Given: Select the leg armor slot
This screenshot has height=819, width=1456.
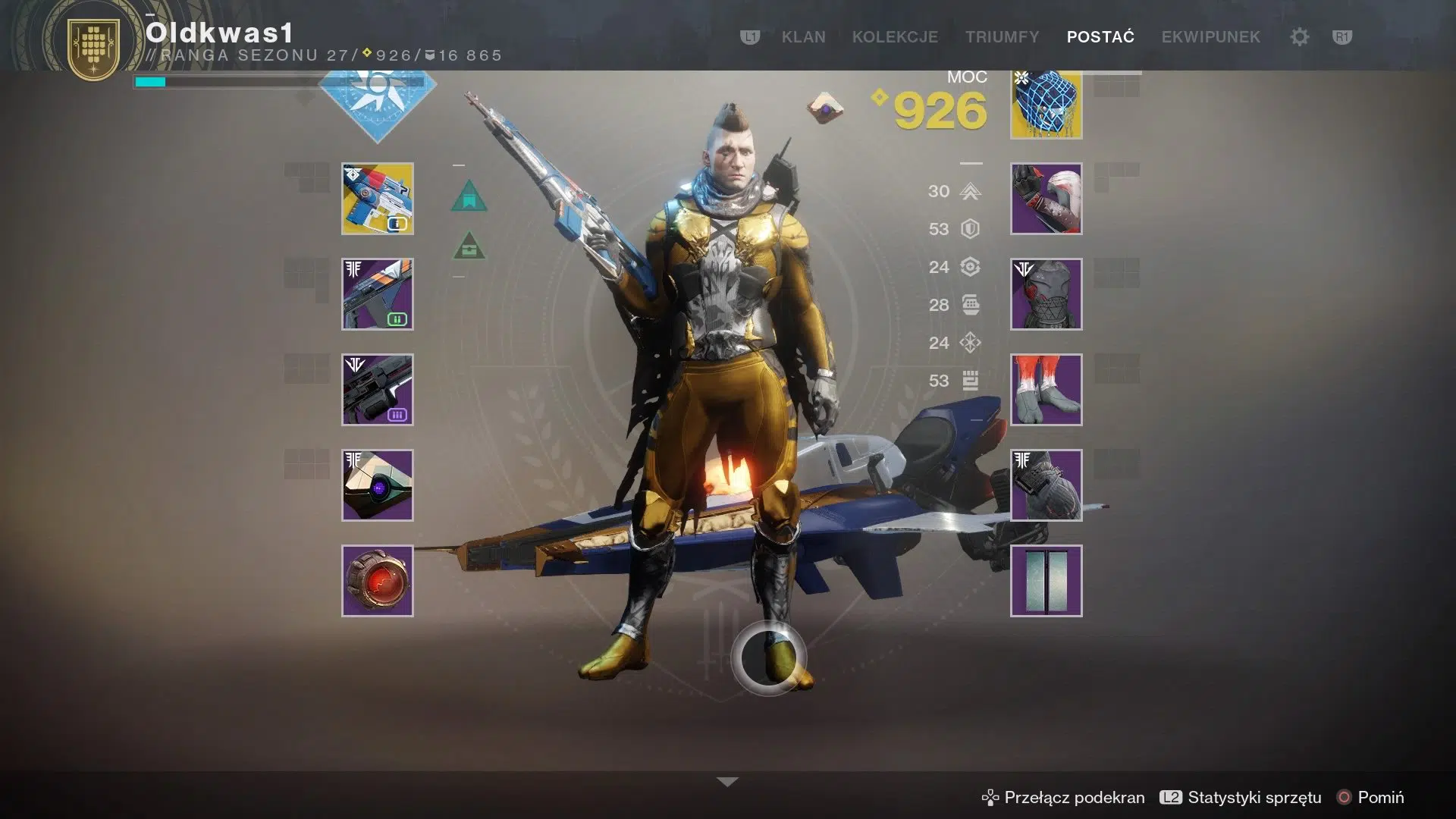Looking at the screenshot, I should coord(1045,390).
